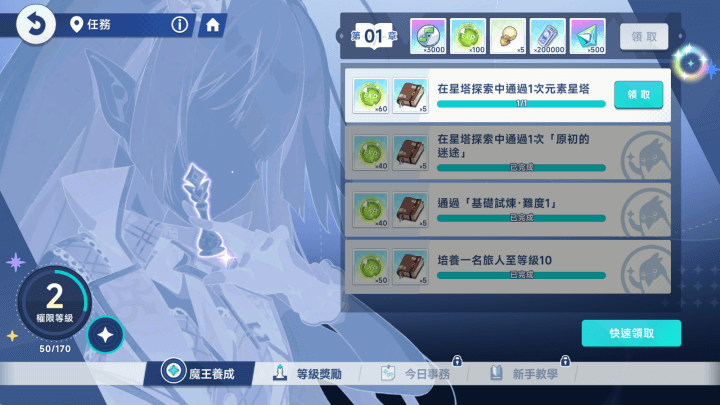Screen dimensions: 720x405
Task: Select the locked 新手教學 tab
Action: click(525, 373)
